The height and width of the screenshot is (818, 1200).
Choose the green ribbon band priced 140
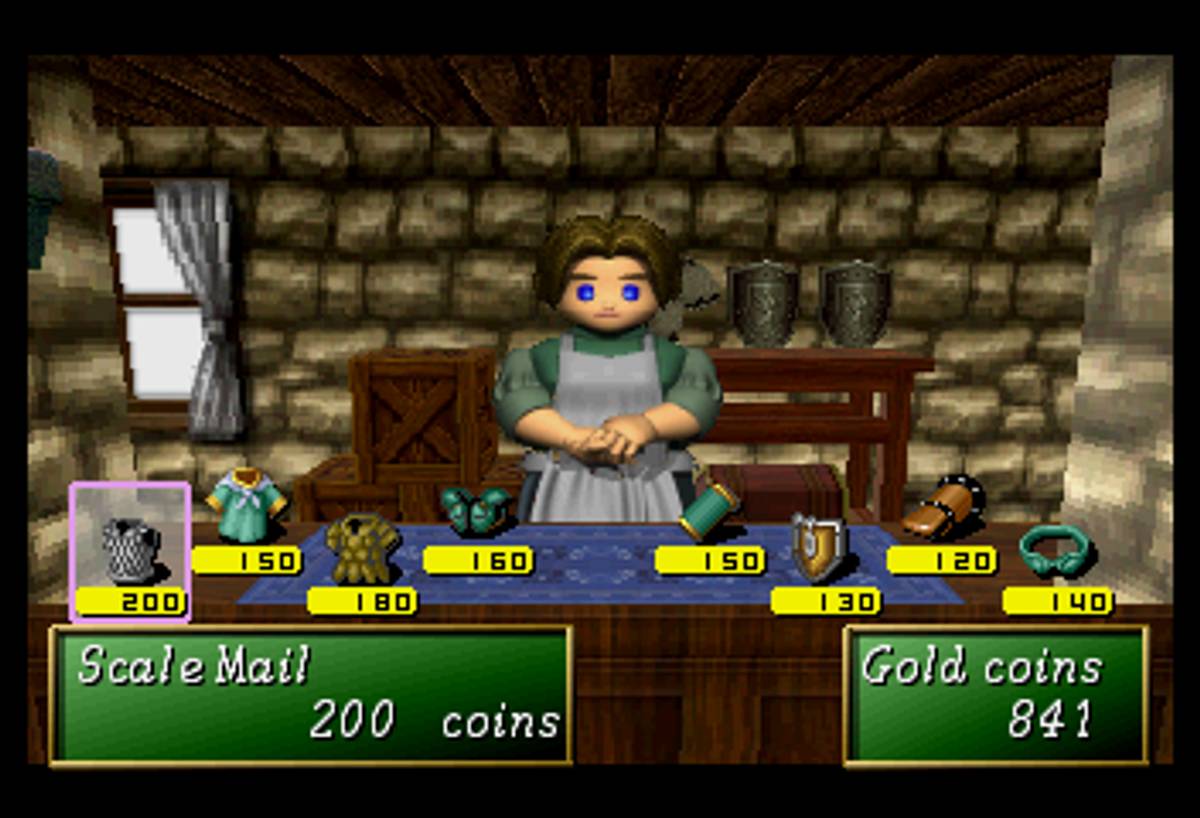pyautogui.click(x=1056, y=549)
